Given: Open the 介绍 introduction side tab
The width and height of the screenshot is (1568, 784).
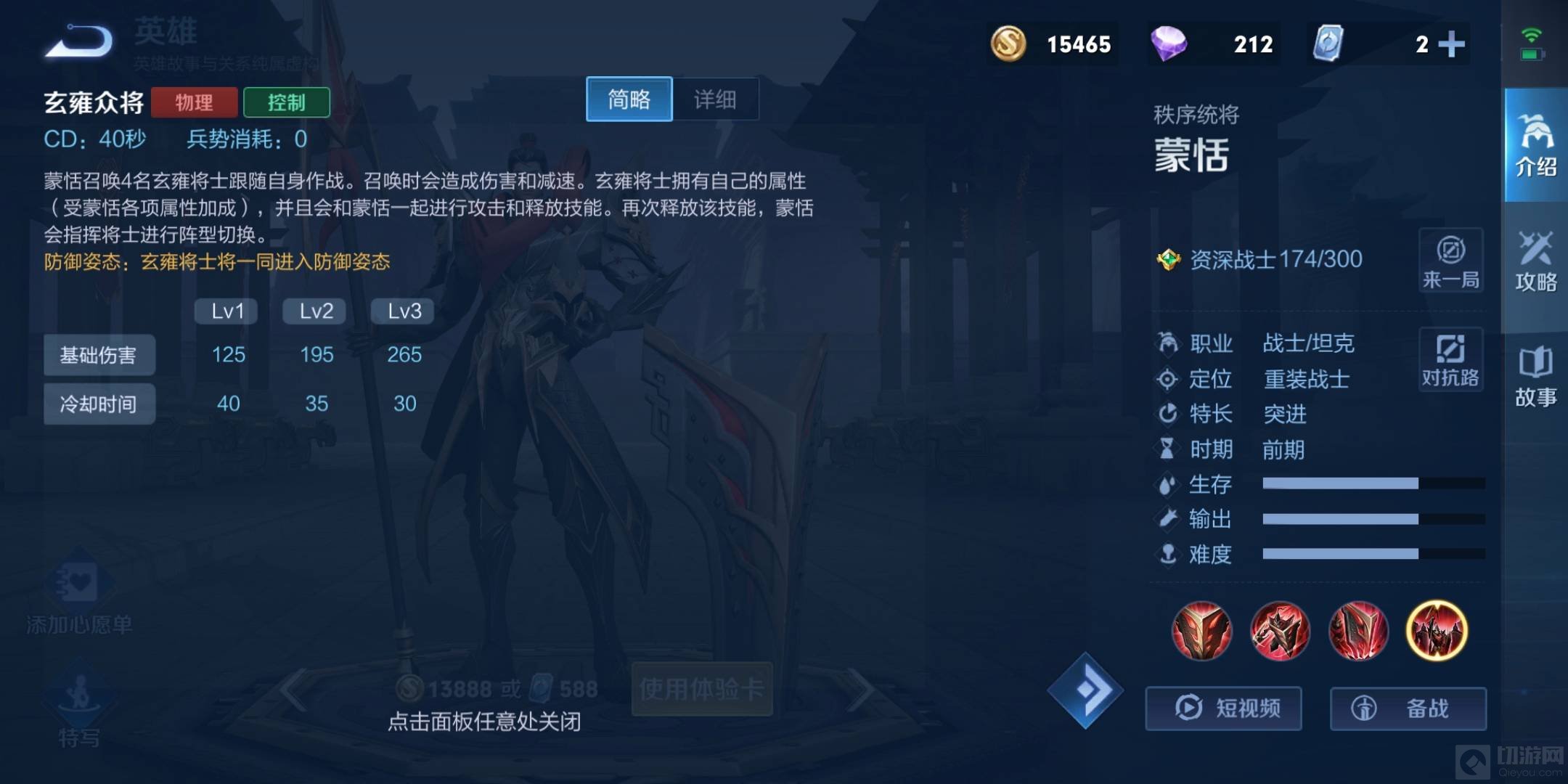Looking at the screenshot, I should (1535, 145).
